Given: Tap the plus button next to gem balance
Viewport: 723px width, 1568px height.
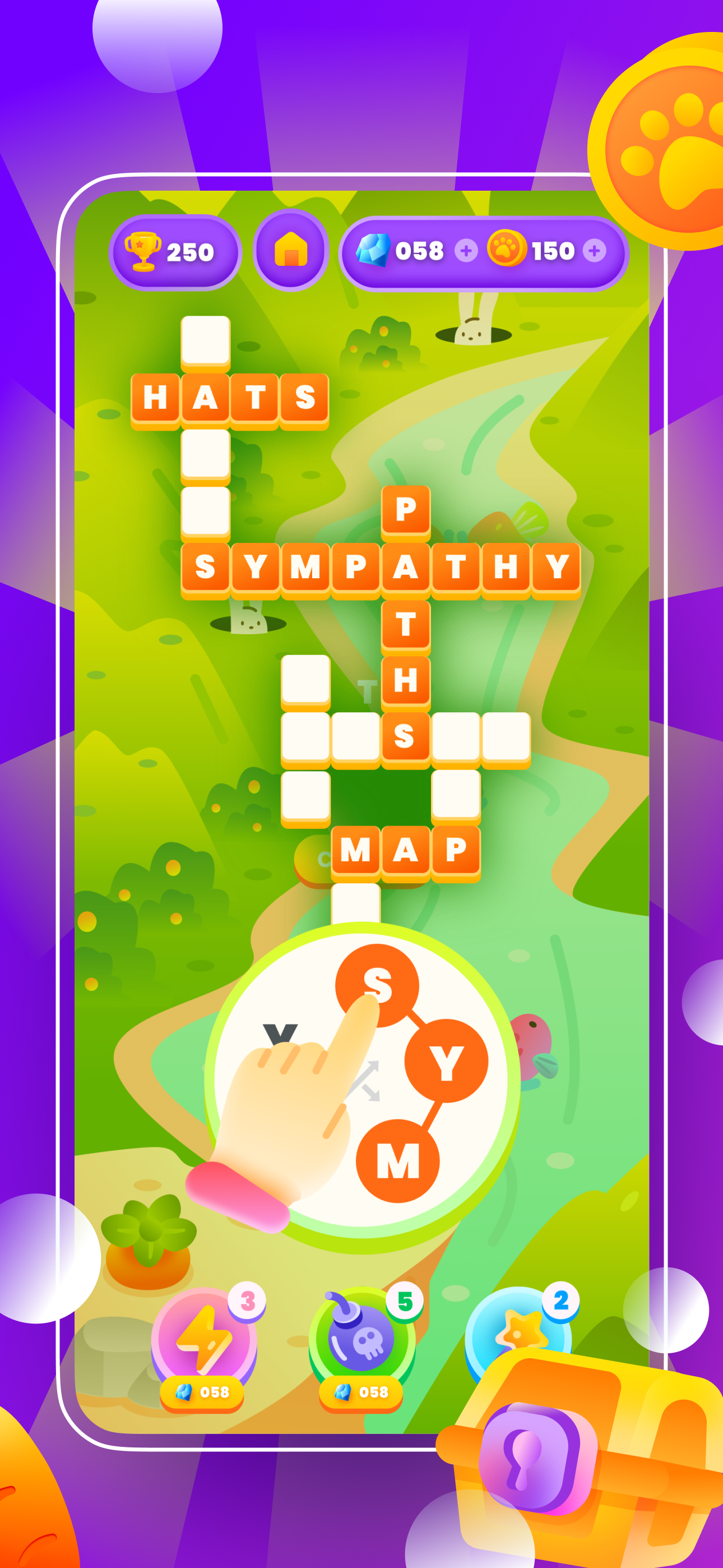Looking at the screenshot, I should click(466, 251).
